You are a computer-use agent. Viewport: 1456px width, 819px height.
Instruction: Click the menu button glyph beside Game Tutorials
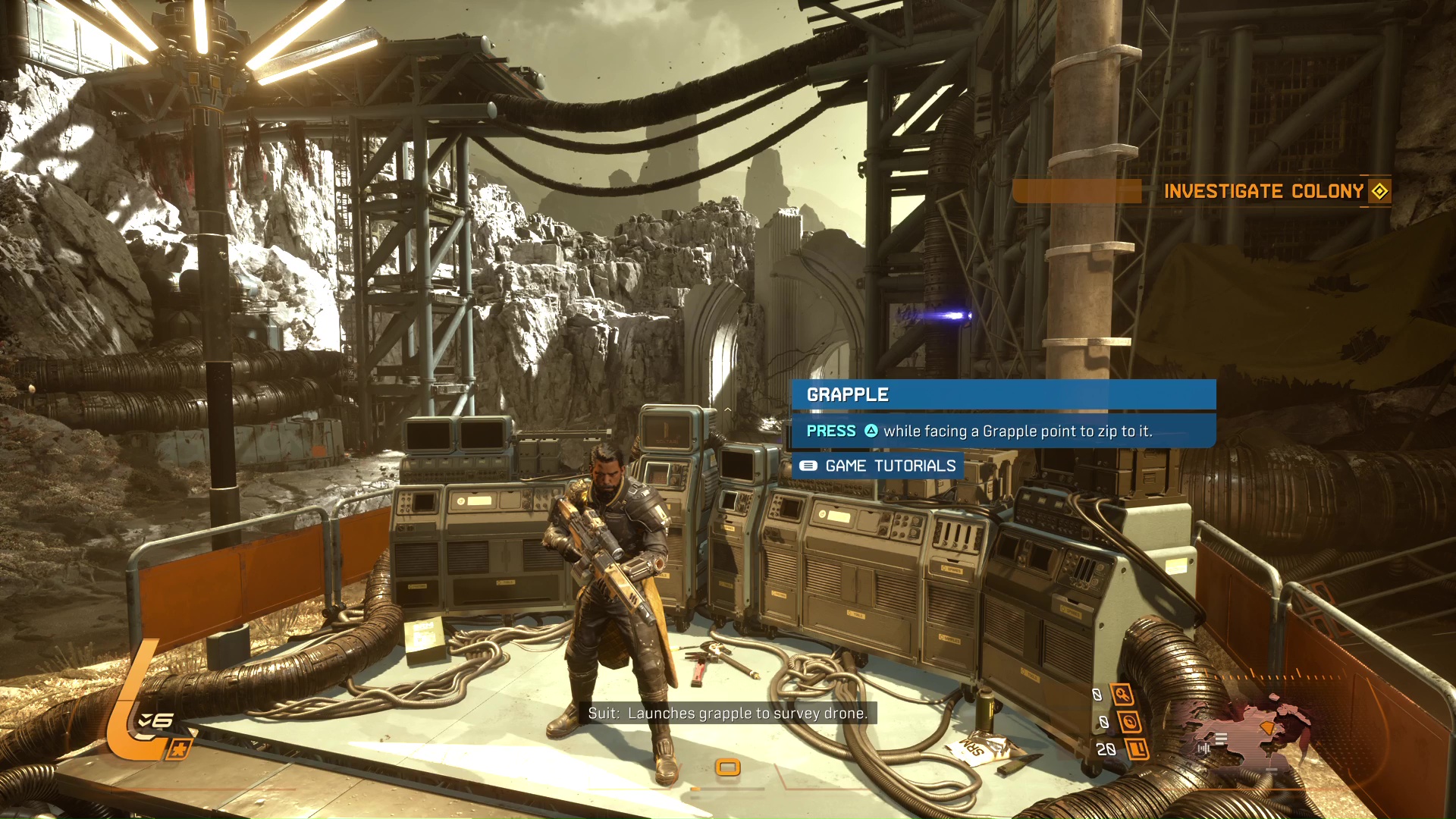(x=808, y=466)
